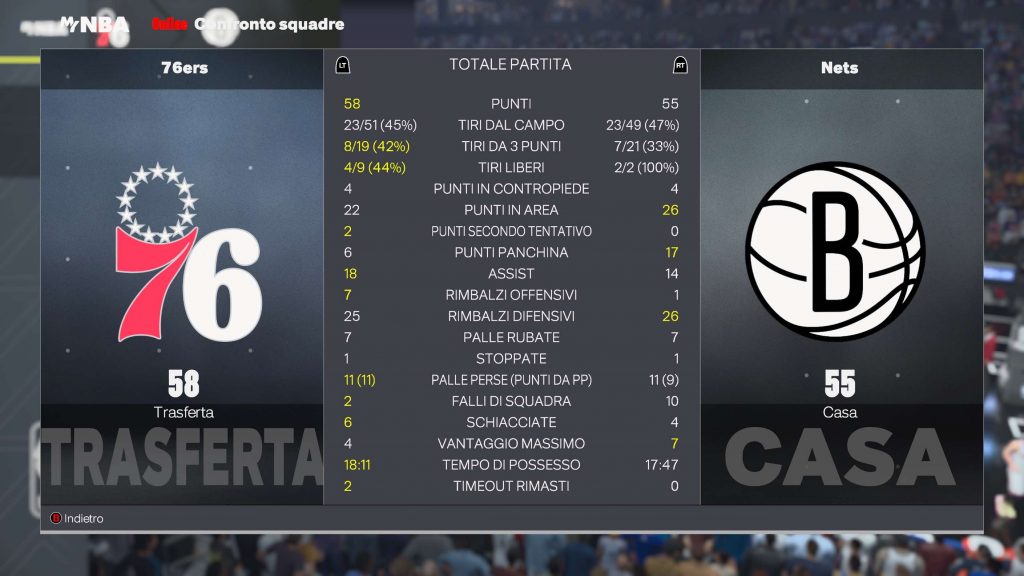Go back with the Indietro button
This screenshot has width=1024, height=576.
[77, 519]
